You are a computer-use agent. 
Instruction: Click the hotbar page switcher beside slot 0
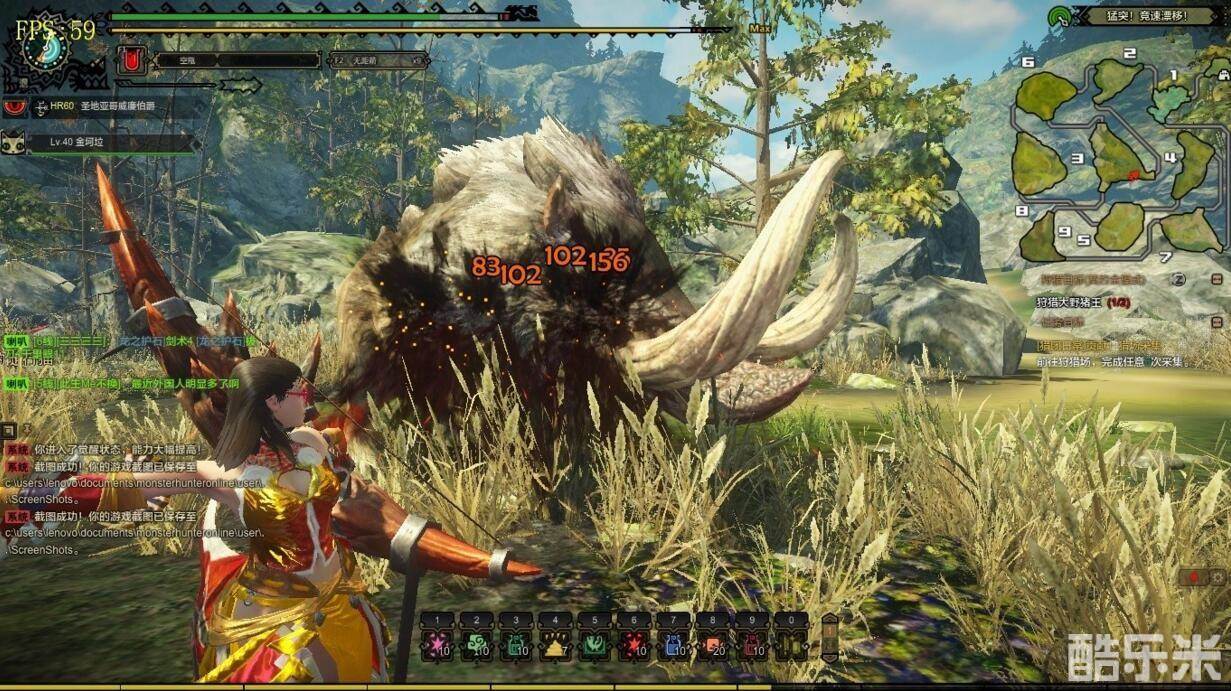pyautogui.click(x=829, y=637)
